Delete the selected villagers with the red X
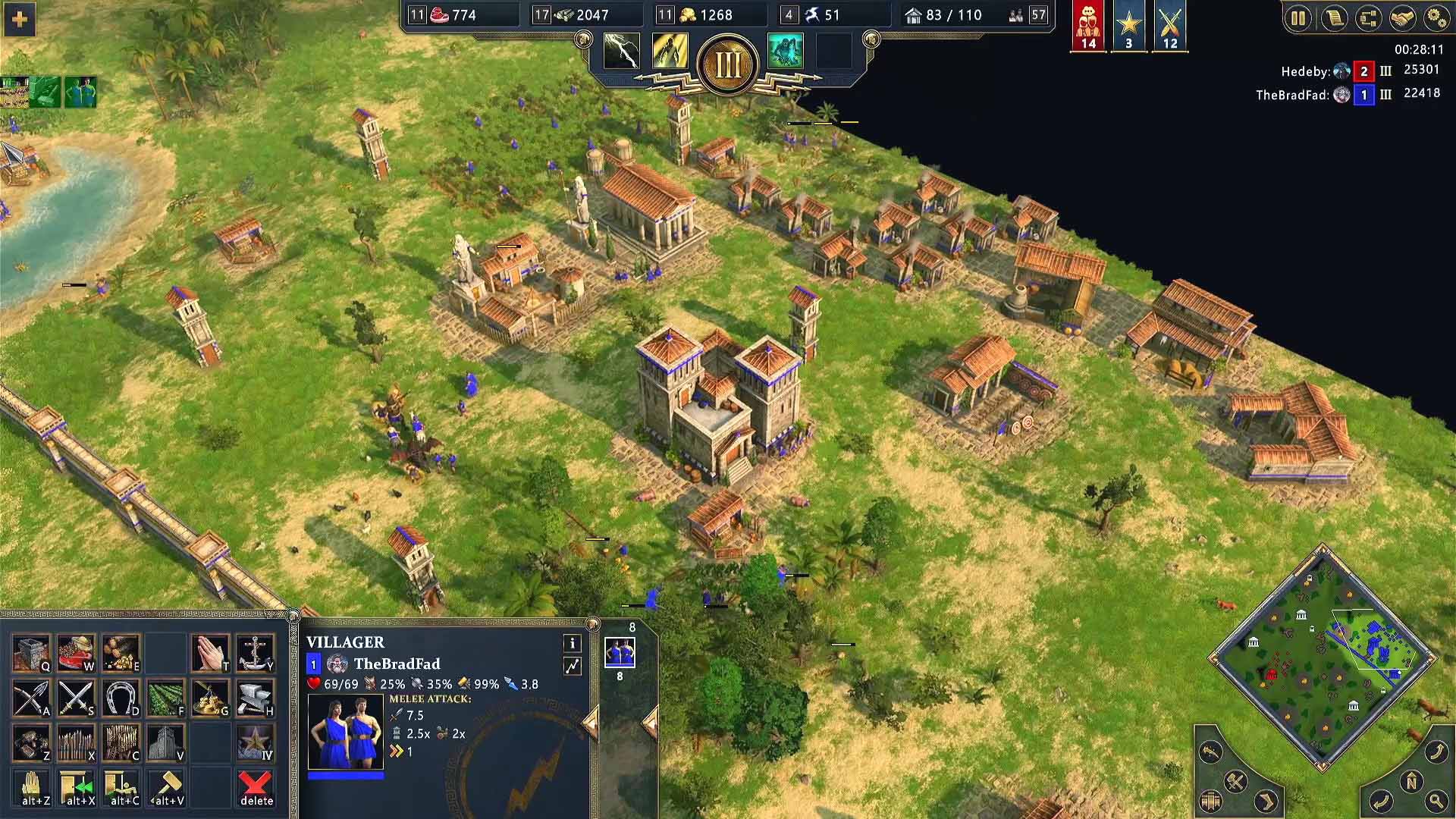 pos(256,789)
